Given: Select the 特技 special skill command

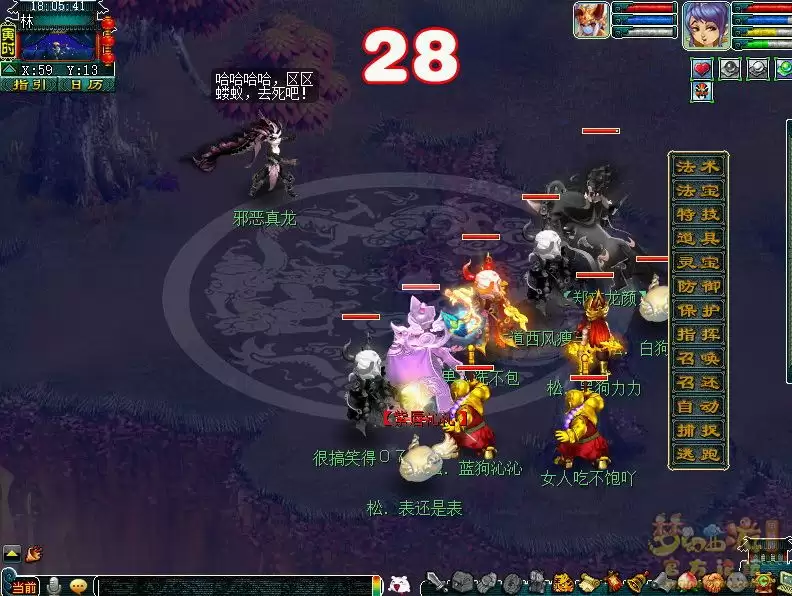Looking at the screenshot, I should pyautogui.click(x=698, y=214).
